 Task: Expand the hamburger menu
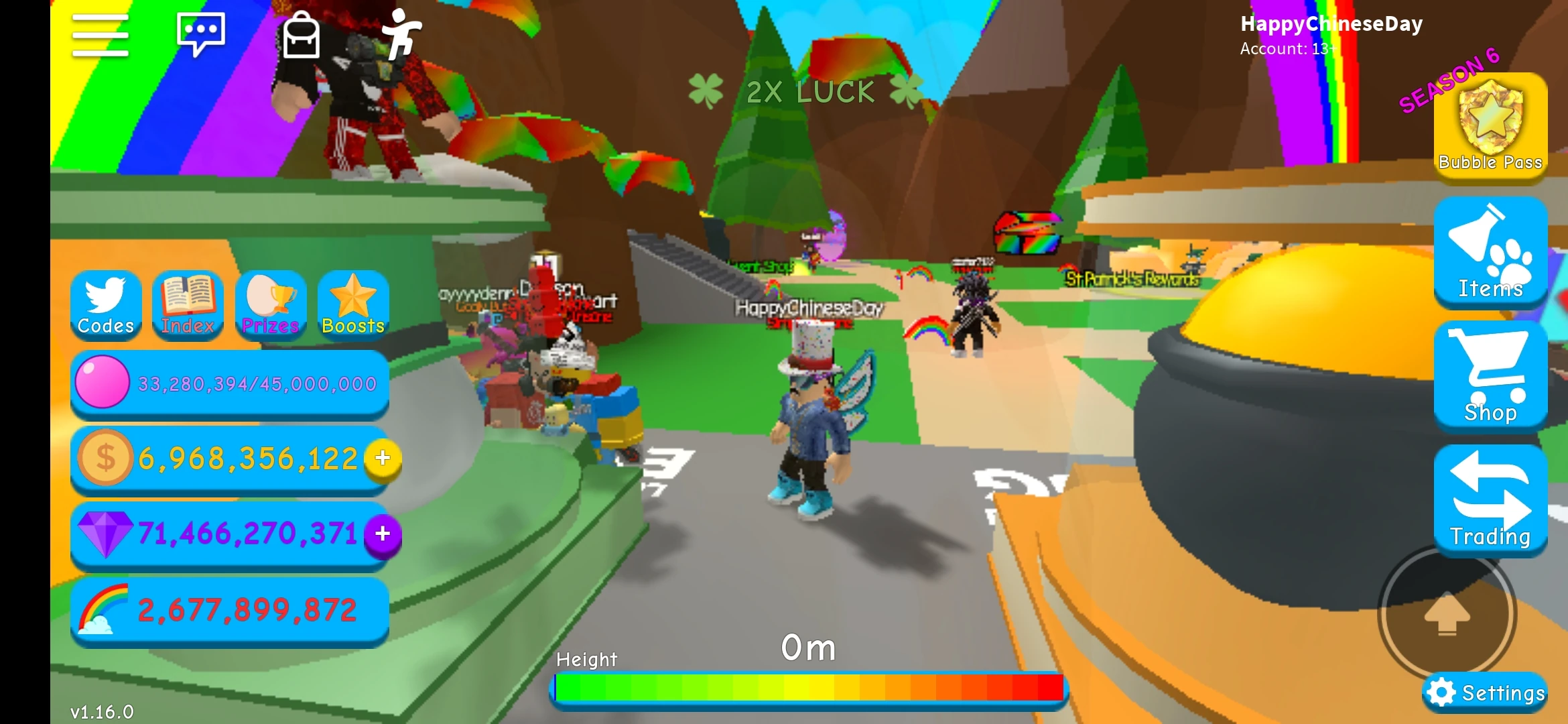pyautogui.click(x=99, y=35)
